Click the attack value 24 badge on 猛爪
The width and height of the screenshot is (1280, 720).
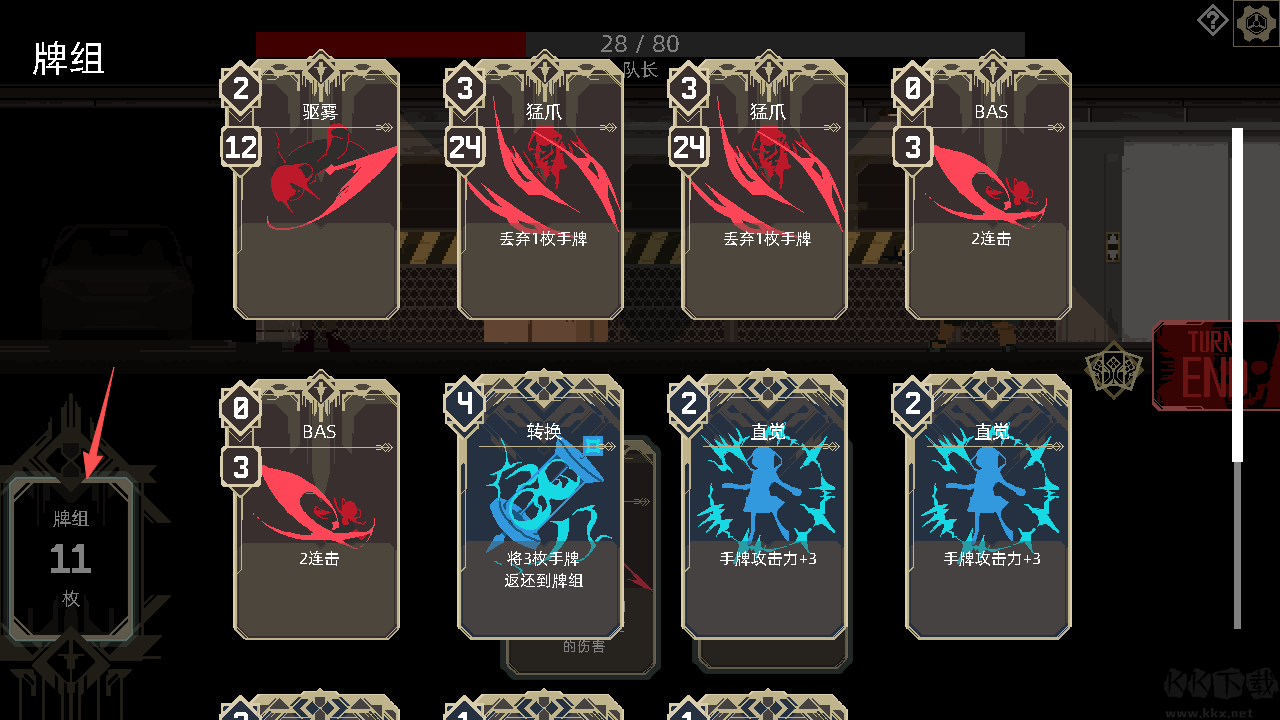pyautogui.click(x=465, y=145)
